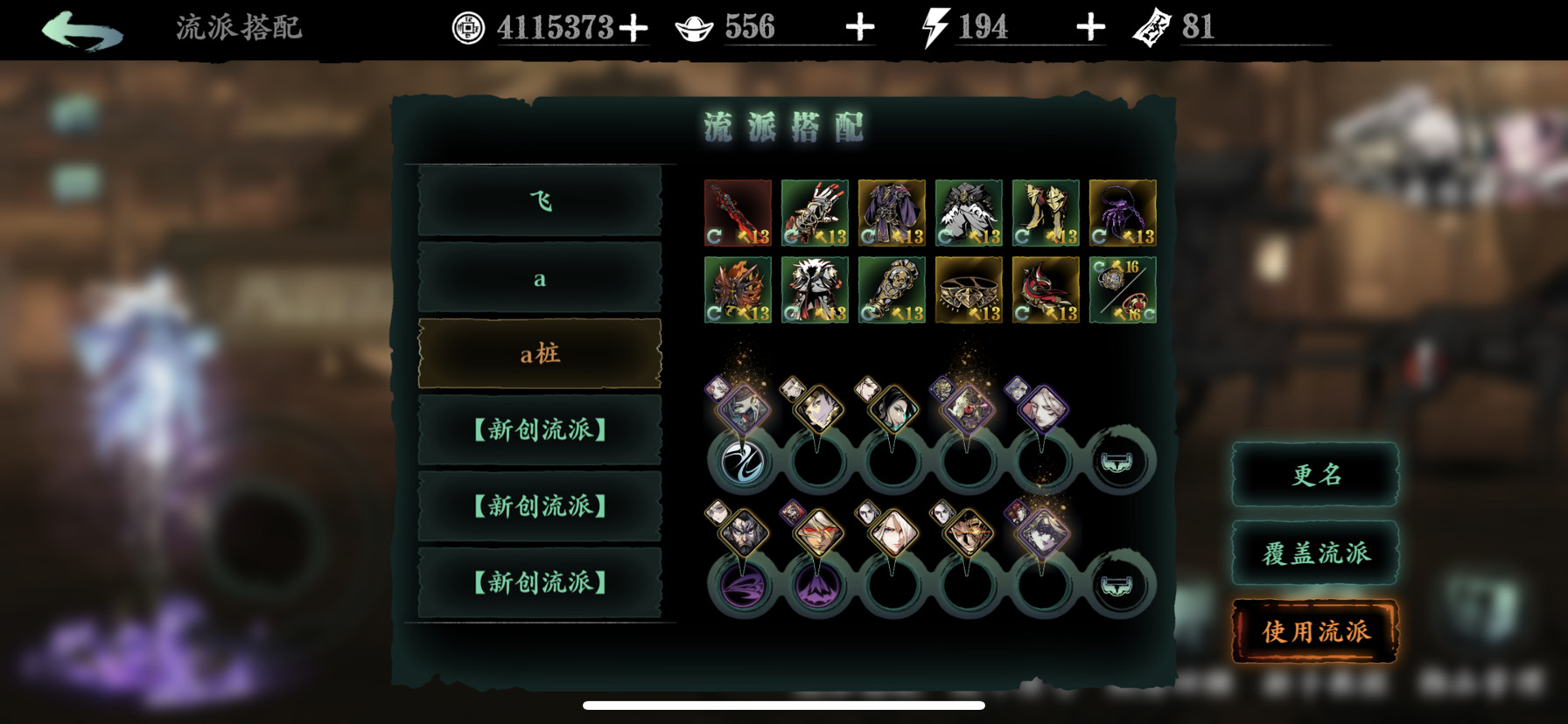Select the purple wing skill node
Image resolution: width=1568 pixels, height=724 pixels.
click(743, 585)
